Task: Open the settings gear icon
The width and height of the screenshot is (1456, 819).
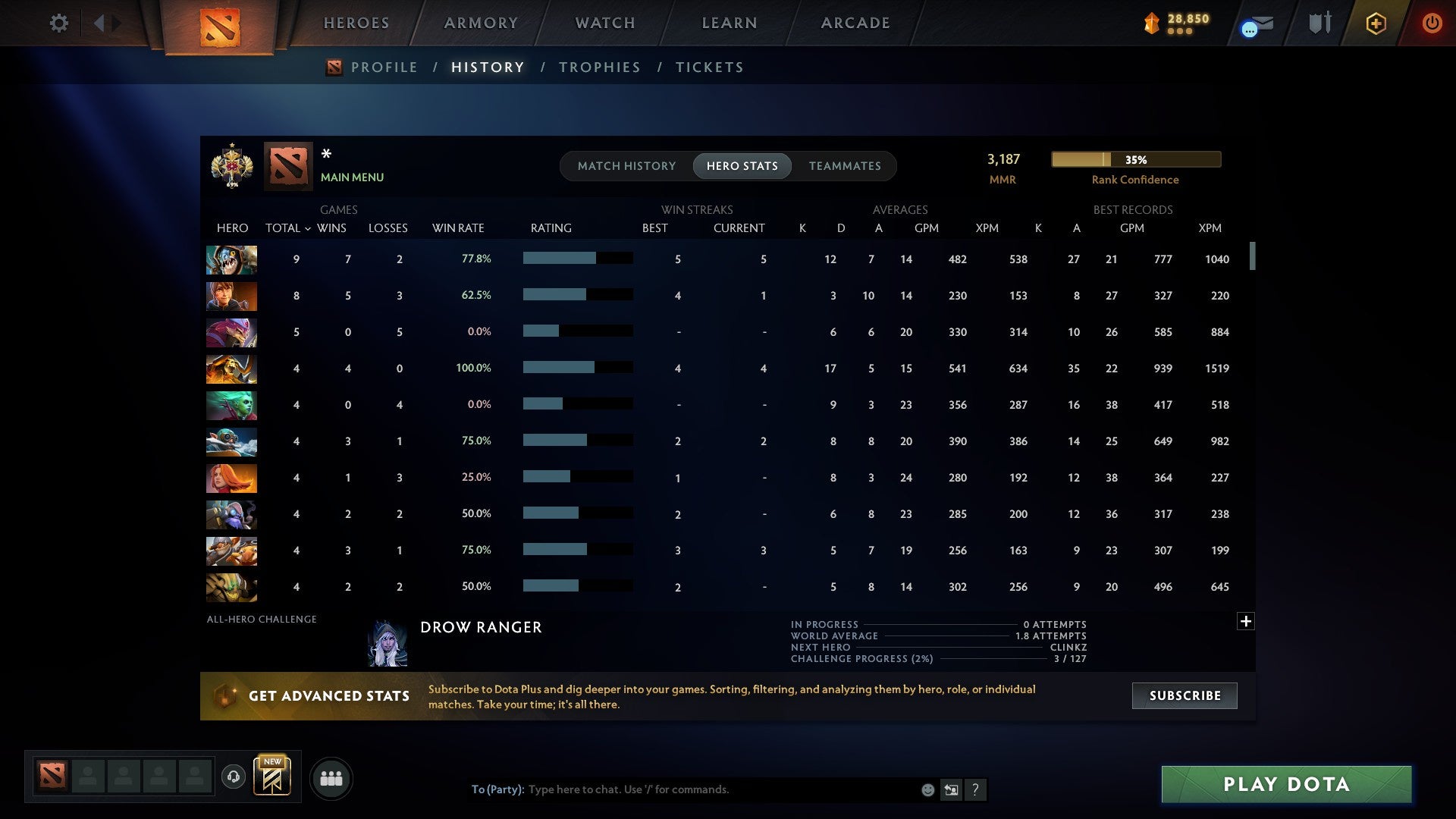Action: tap(59, 23)
